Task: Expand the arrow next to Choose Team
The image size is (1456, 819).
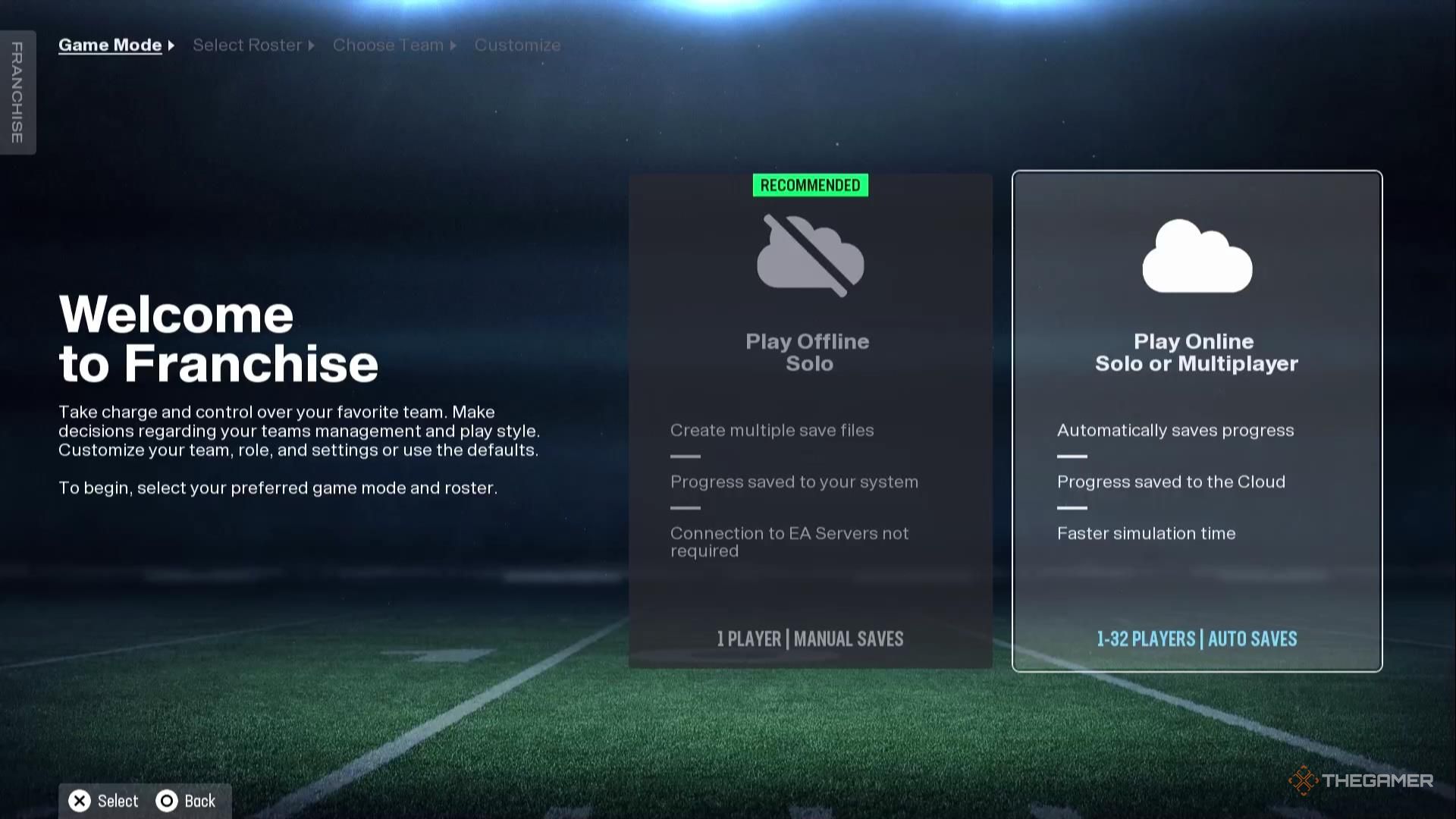Action: coord(454,45)
